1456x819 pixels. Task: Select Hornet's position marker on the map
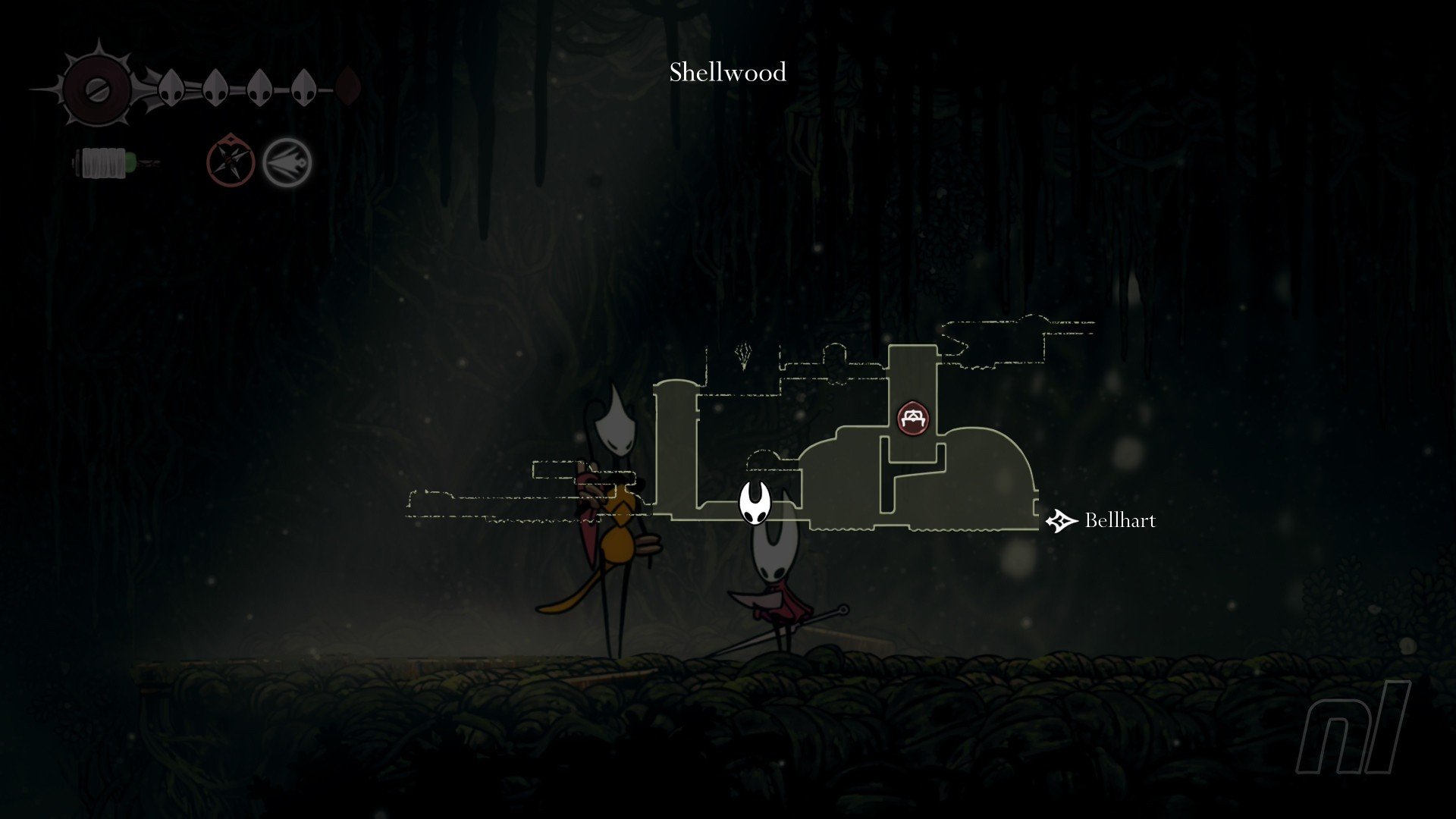(x=755, y=503)
